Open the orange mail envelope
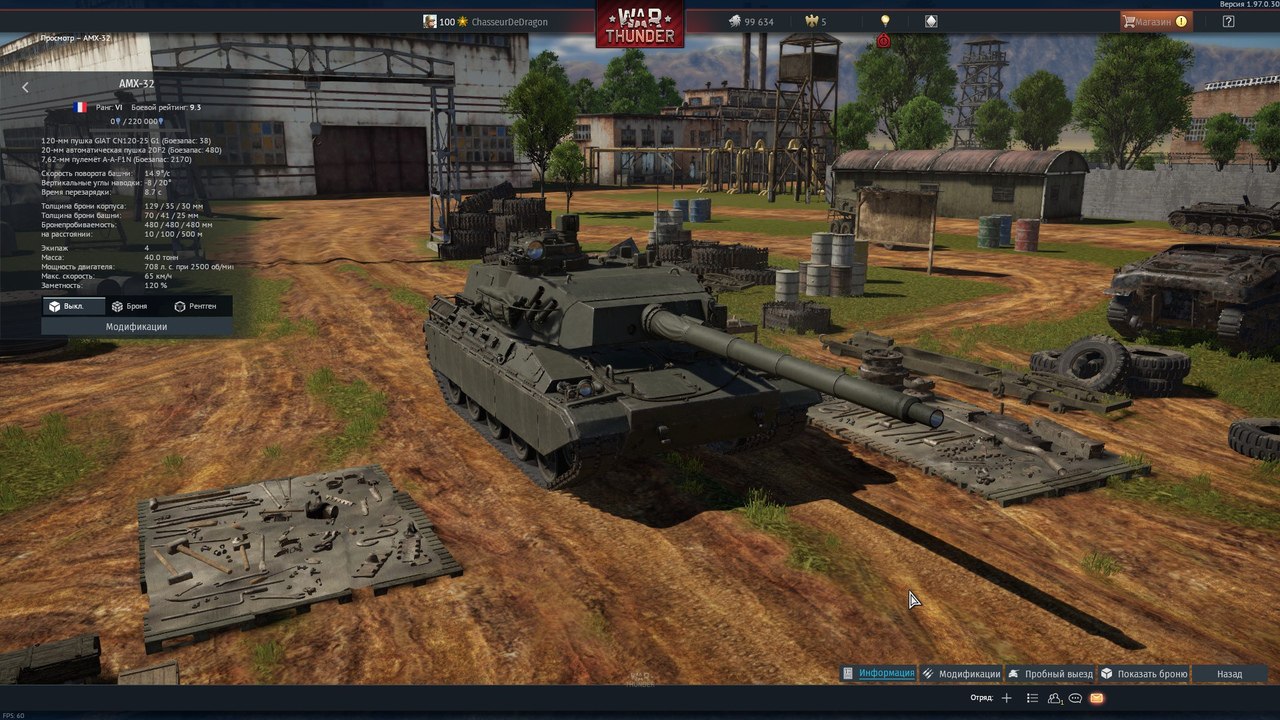The image size is (1280, 720). click(x=1097, y=698)
